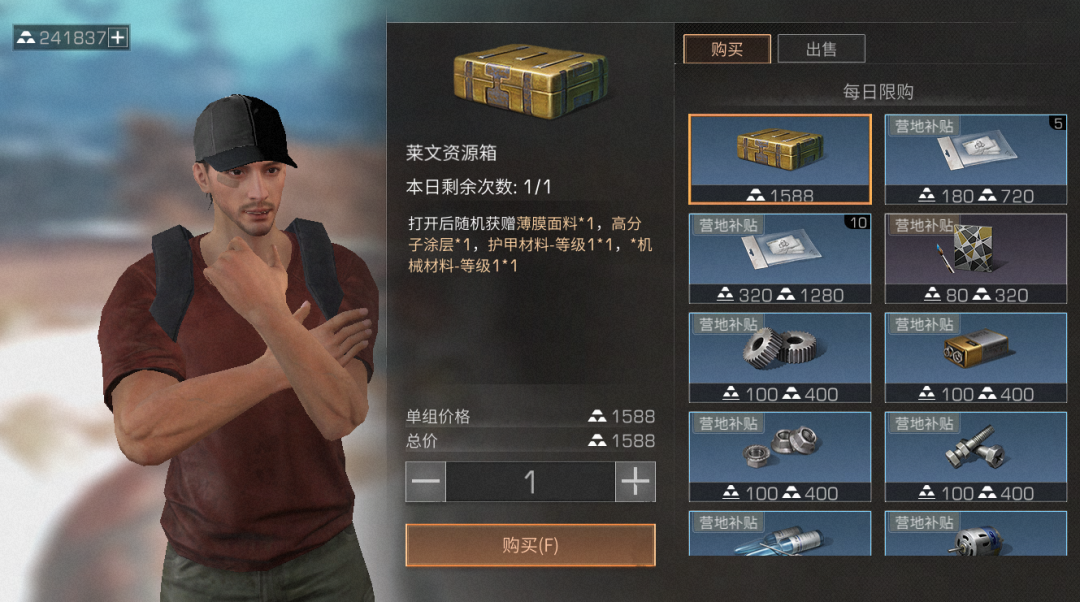
Task: Select the bag item priced 180
Action: coord(975,159)
